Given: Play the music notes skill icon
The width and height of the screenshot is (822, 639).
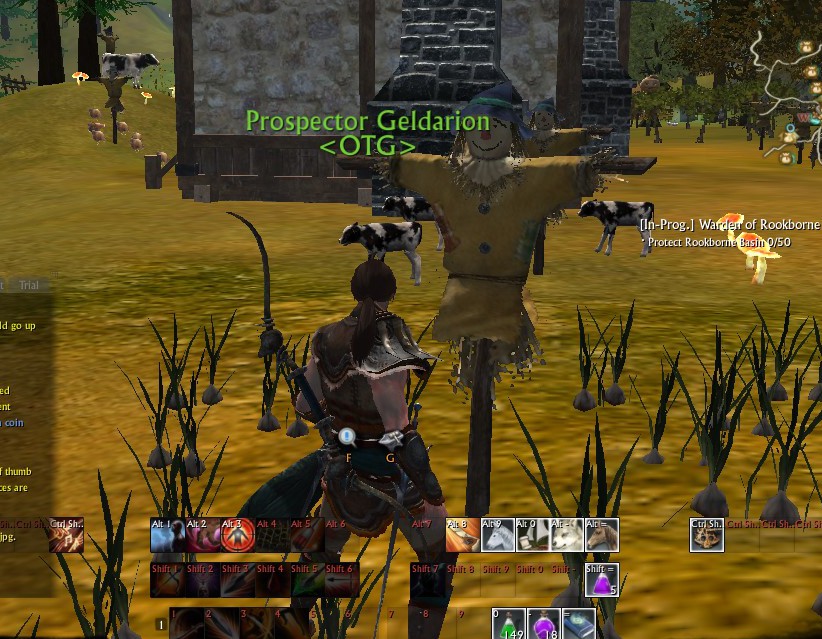Looking at the screenshot, I should point(67,536).
